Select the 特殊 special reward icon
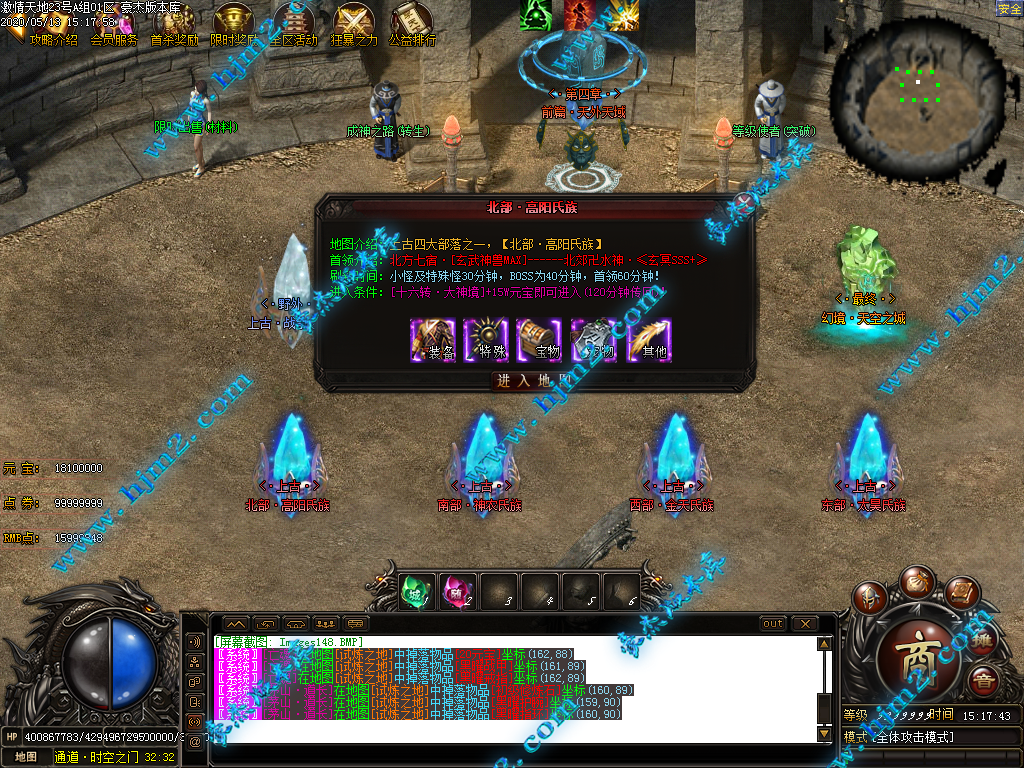Image resolution: width=1024 pixels, height=768 pixels. click(487, 340)
